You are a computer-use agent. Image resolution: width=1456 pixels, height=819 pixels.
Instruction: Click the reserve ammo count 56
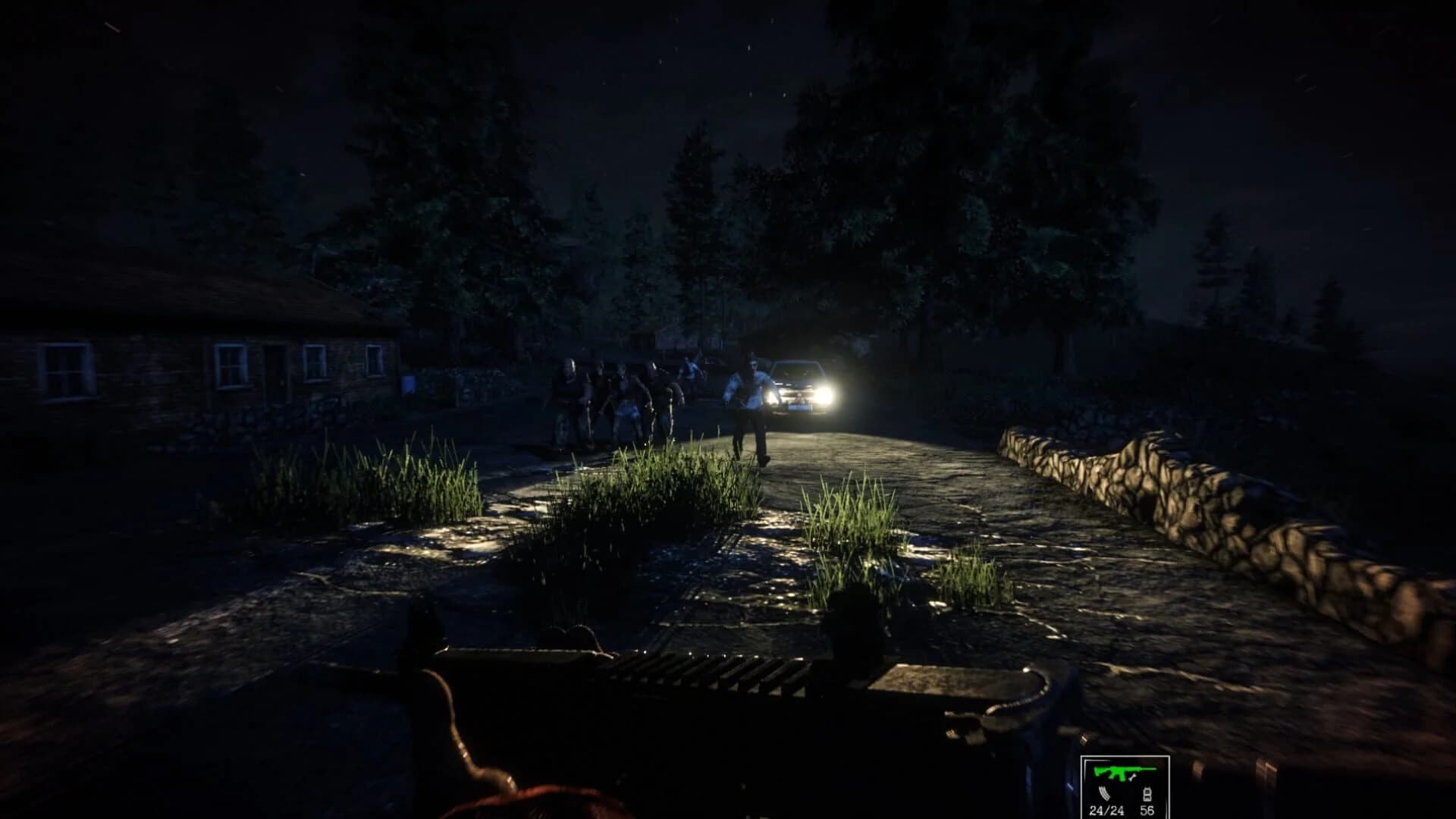pos(1147,811)
